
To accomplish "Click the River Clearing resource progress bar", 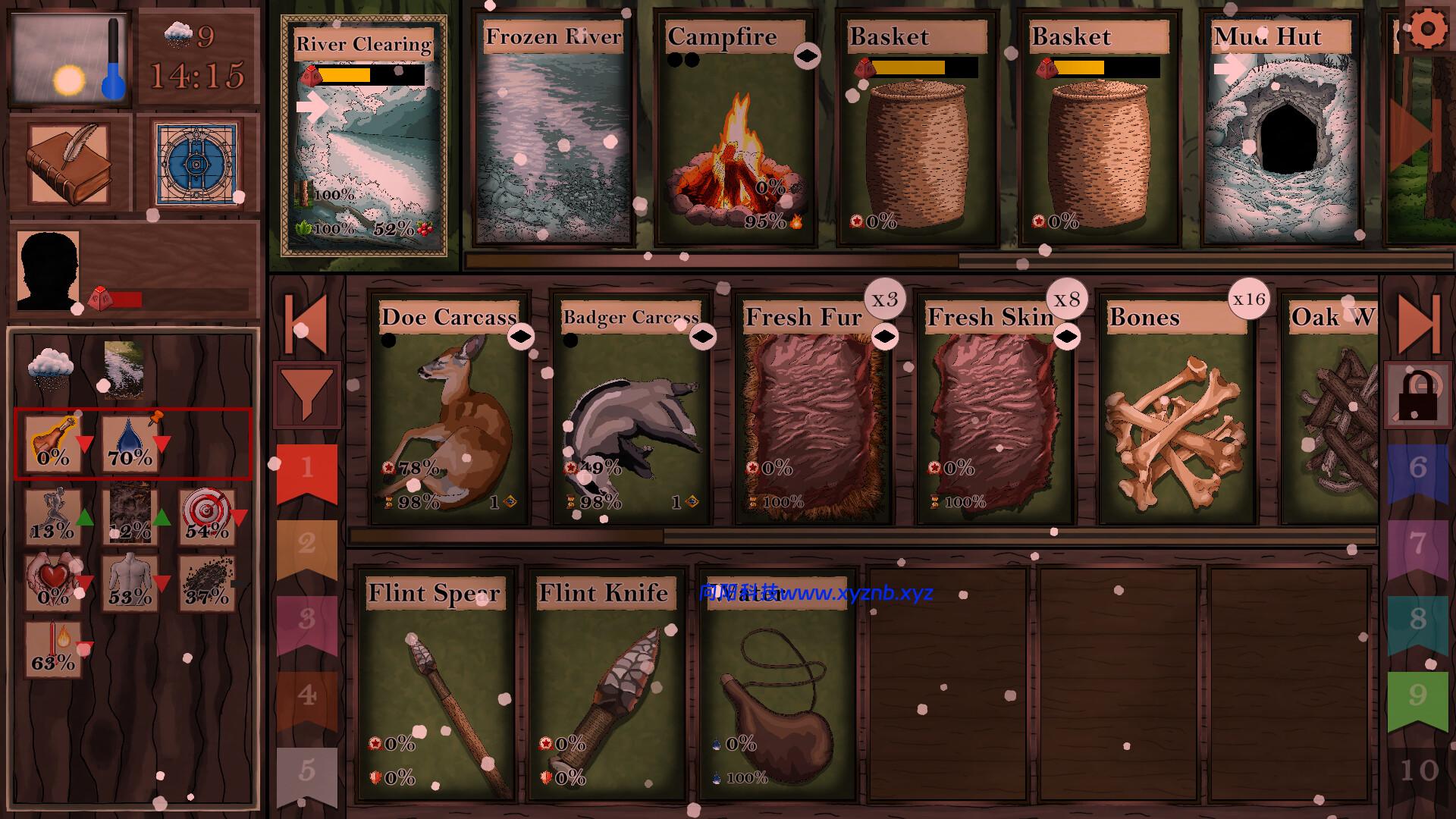I will (370, 76).
